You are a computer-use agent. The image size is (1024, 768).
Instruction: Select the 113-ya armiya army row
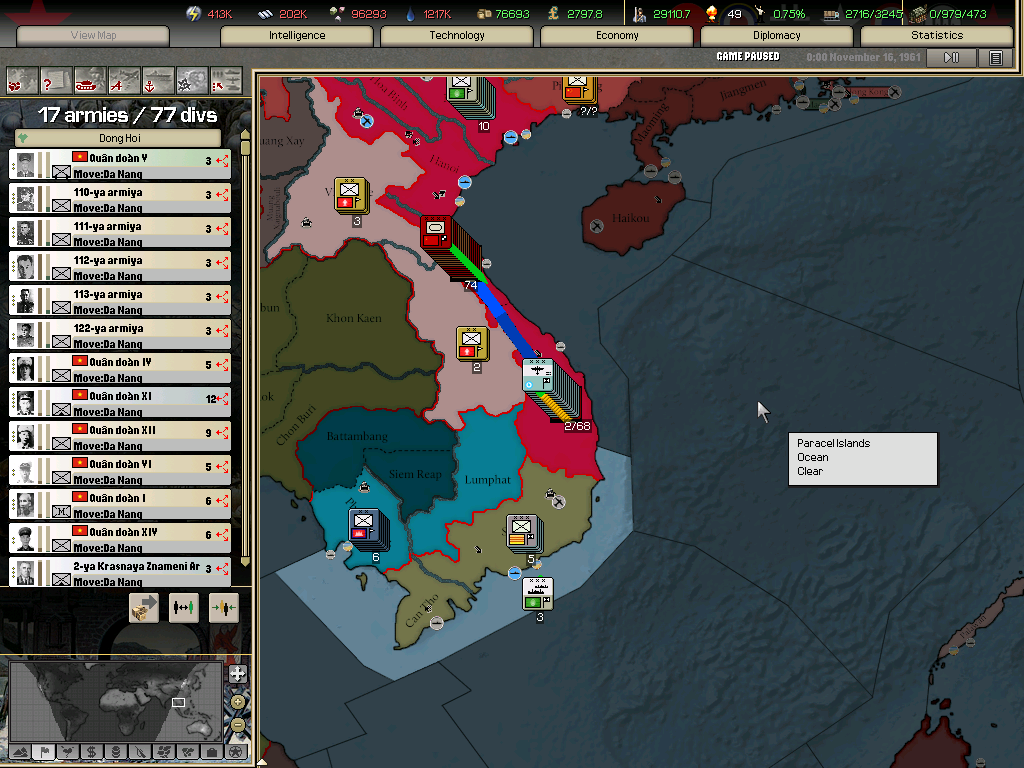(120, 301)
